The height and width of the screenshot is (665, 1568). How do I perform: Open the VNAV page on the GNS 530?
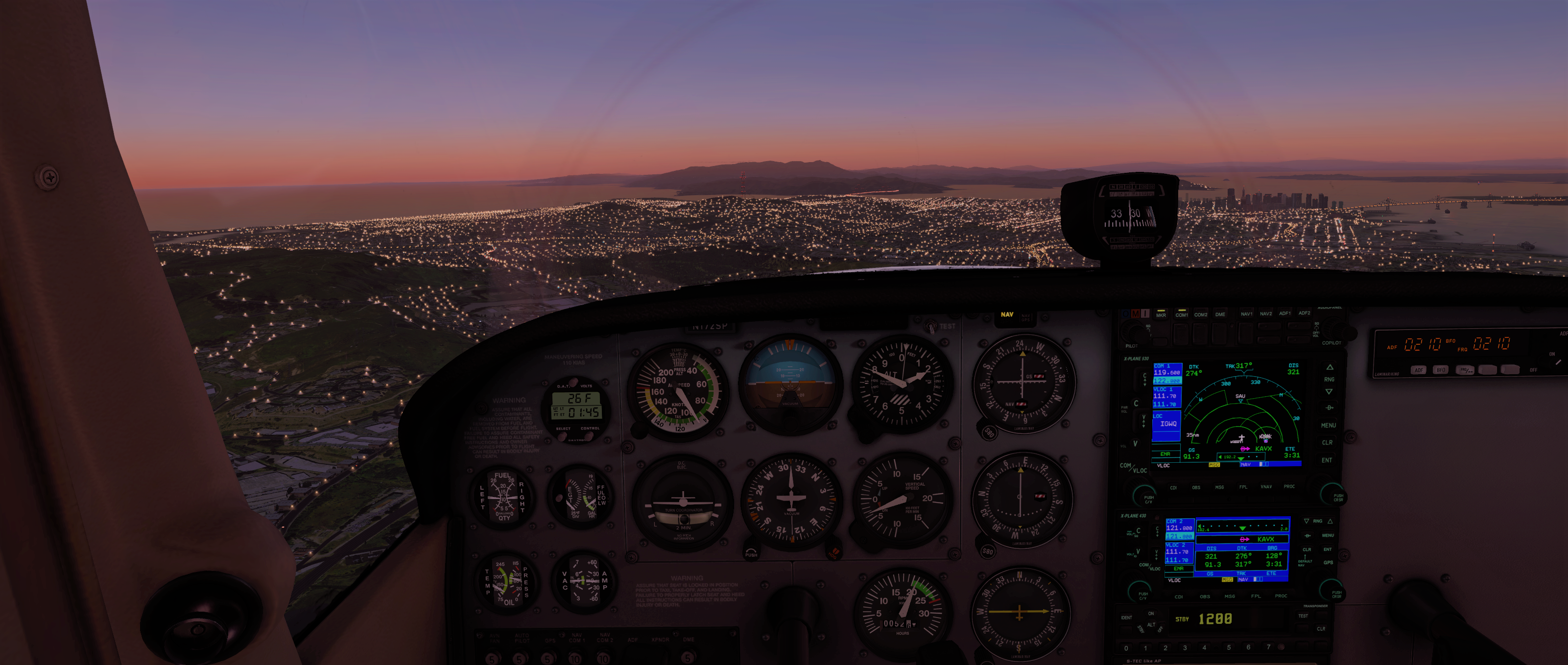tap(1267, 487)
